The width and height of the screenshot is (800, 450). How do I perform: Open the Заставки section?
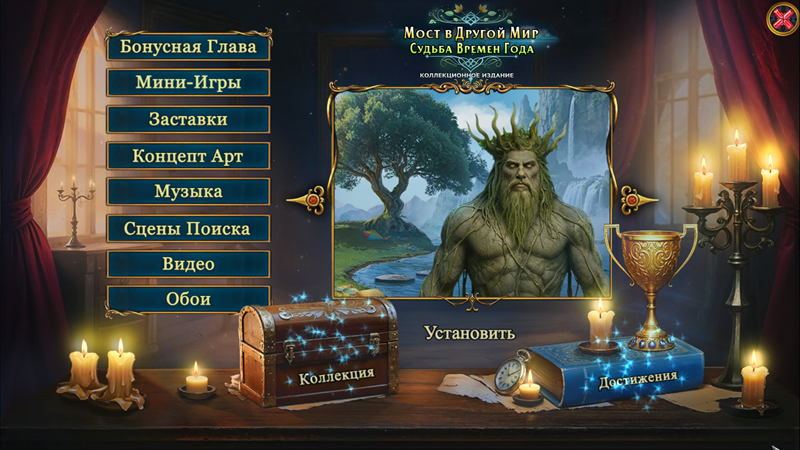pyautogui.click(x=188, y=119)
